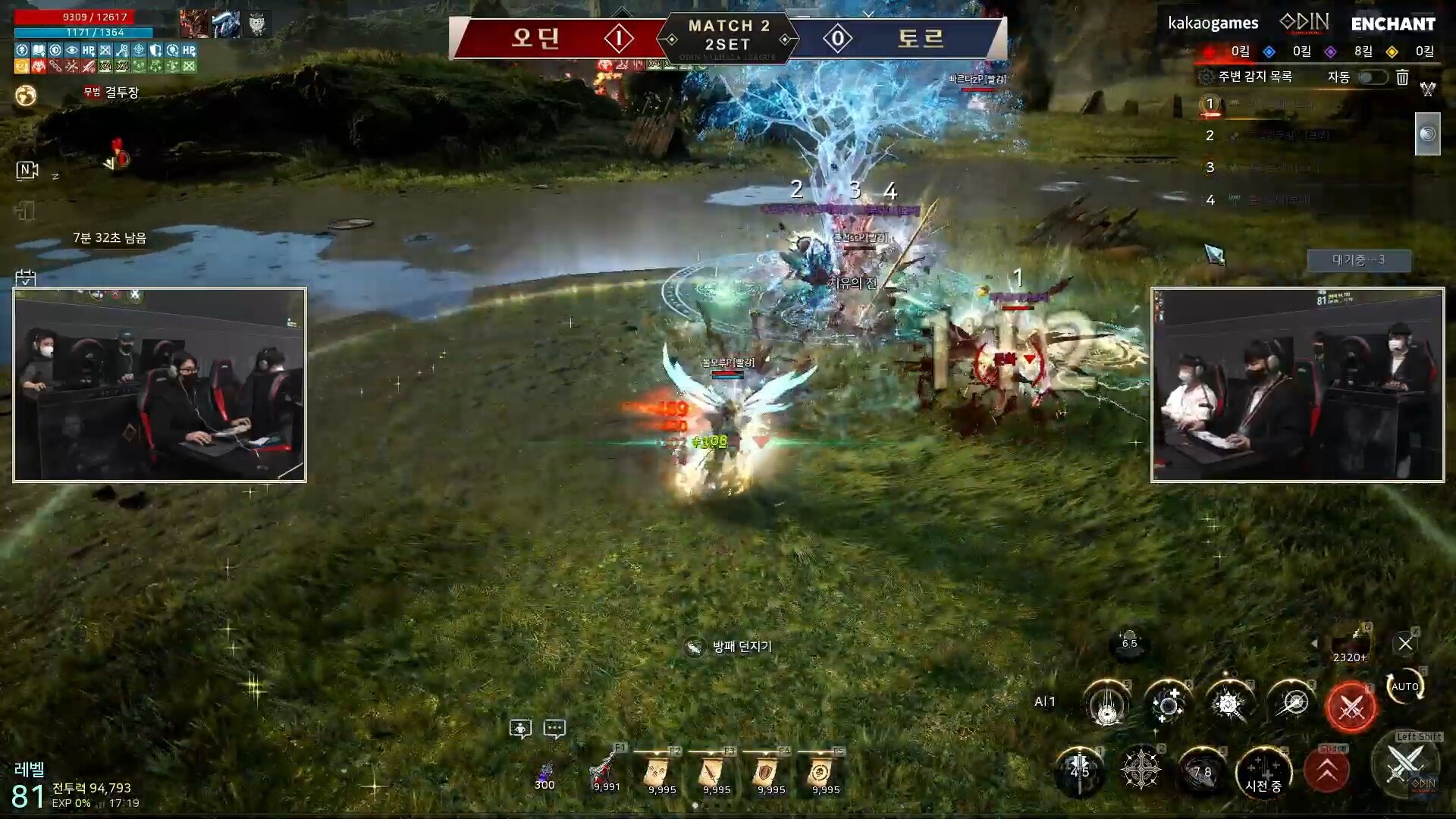1456x819 pixels.
Task: Clear the nearby detection list with trash icon
Action: (x=1402, y=77)
